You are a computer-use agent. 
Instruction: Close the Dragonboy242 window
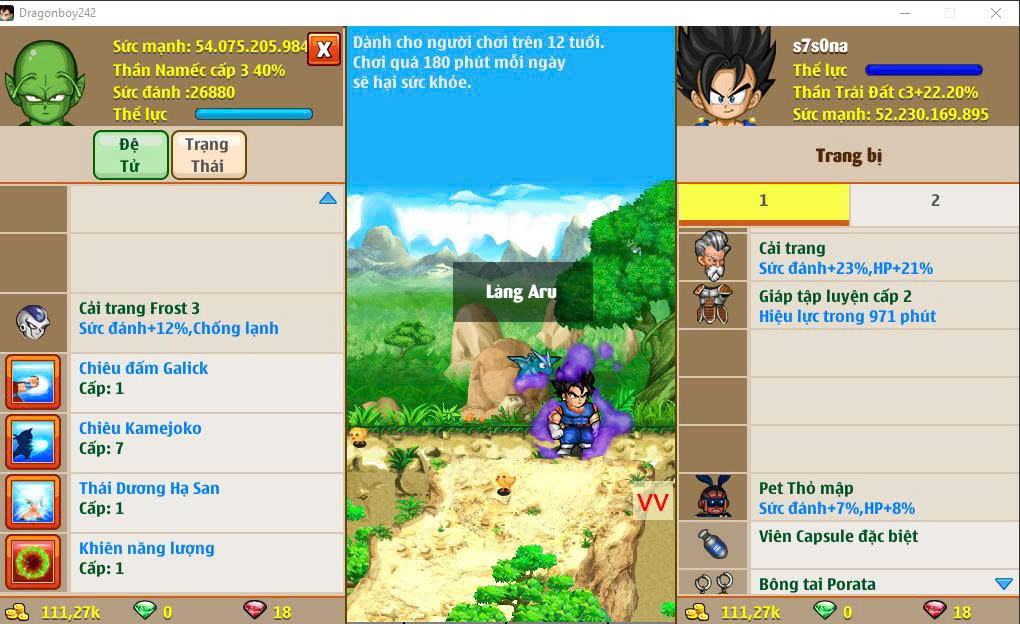tap(996, 13)
